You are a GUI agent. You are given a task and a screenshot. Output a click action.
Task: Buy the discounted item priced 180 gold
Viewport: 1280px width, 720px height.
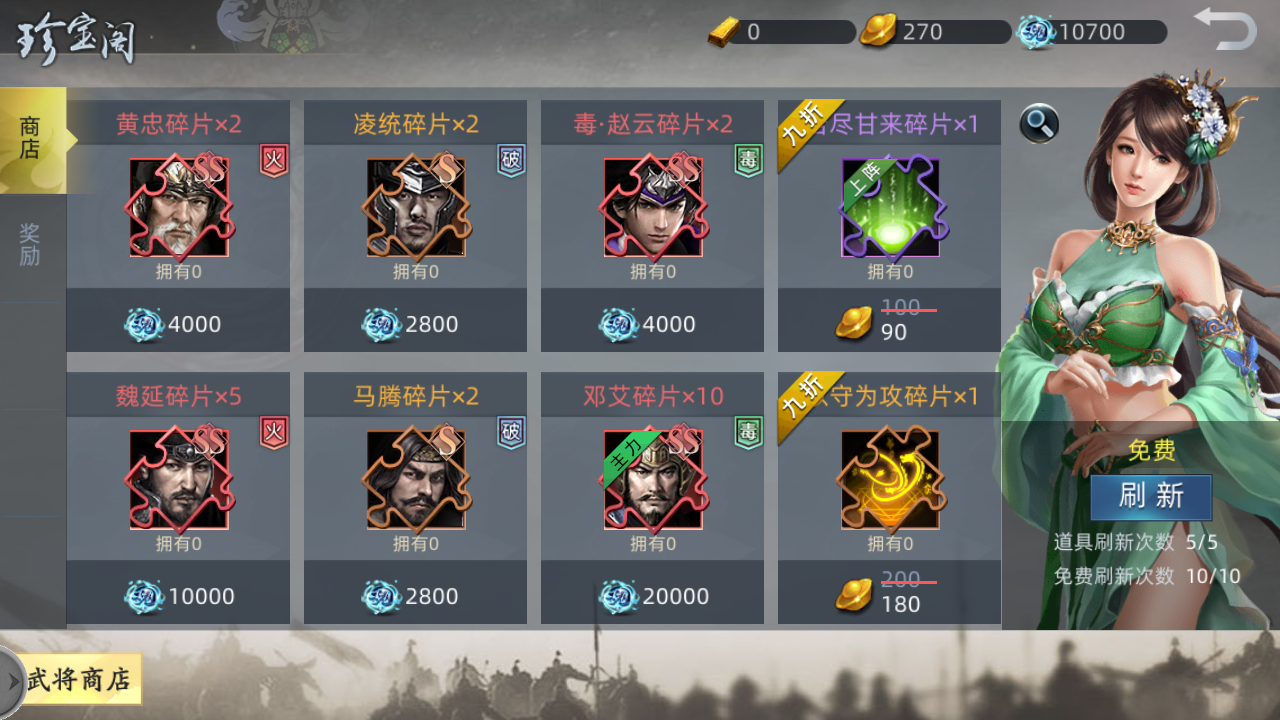point(890,594)
